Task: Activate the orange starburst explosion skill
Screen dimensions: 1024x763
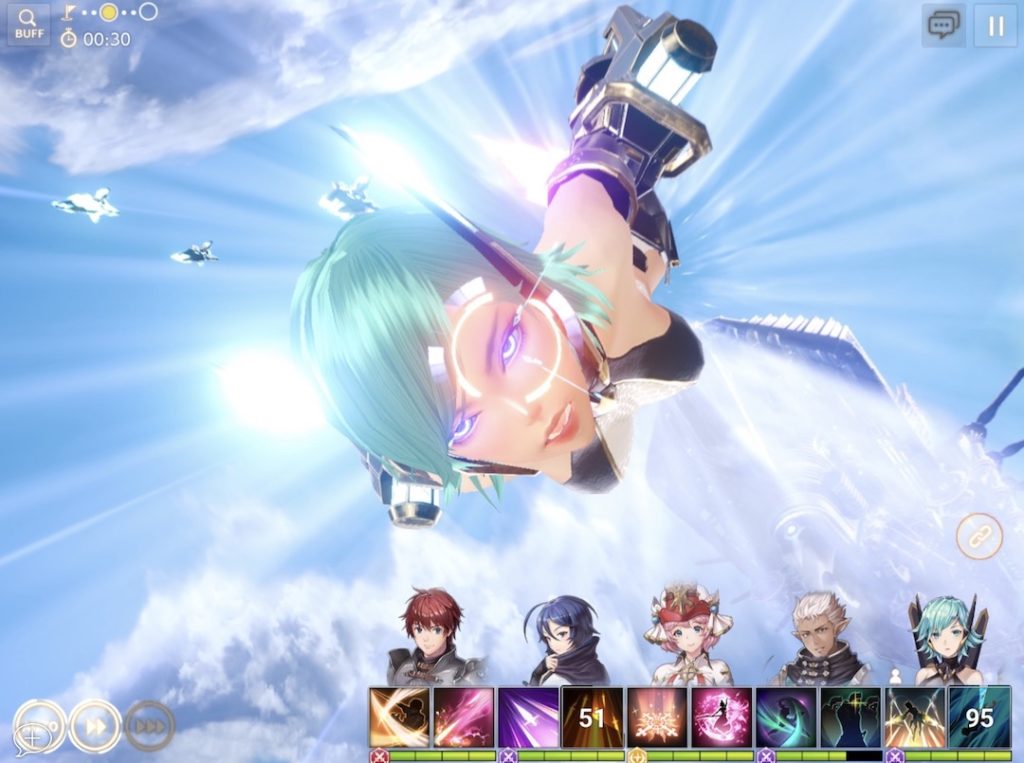Action: [x=656, y=717]
